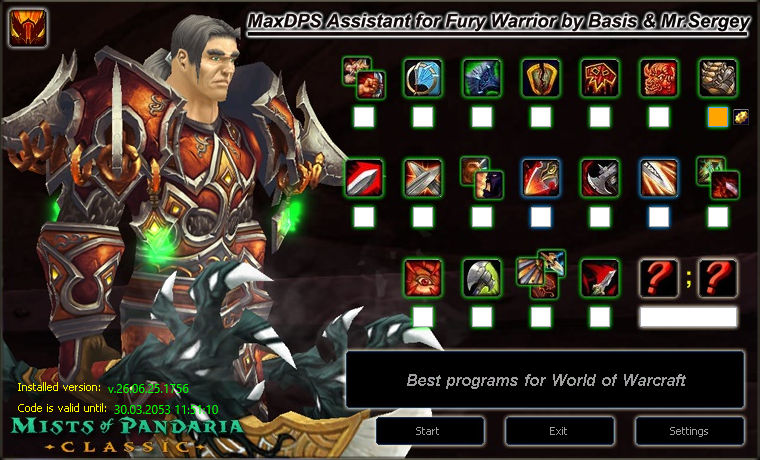This screenshot has height=460, width=760.
Task: Click the warrior helmet logo icon
Action: (28, 28)
